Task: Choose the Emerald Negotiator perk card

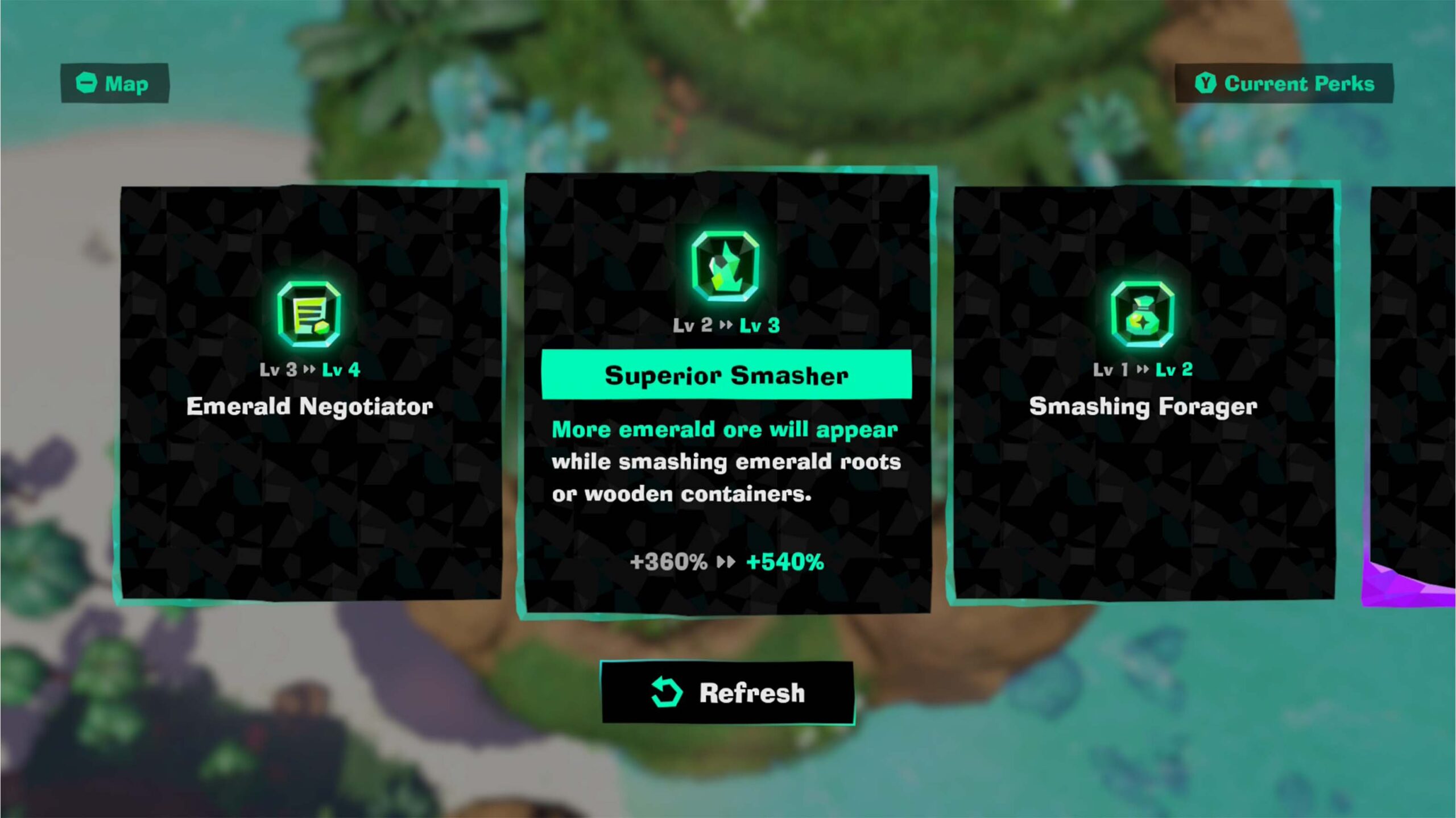Action: pos(310,392)
